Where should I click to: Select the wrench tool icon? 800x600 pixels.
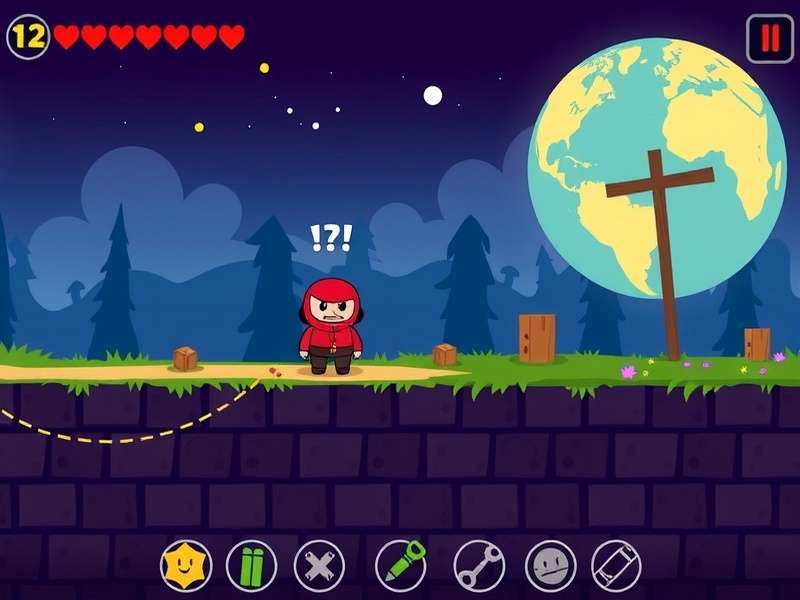point(479,566)
